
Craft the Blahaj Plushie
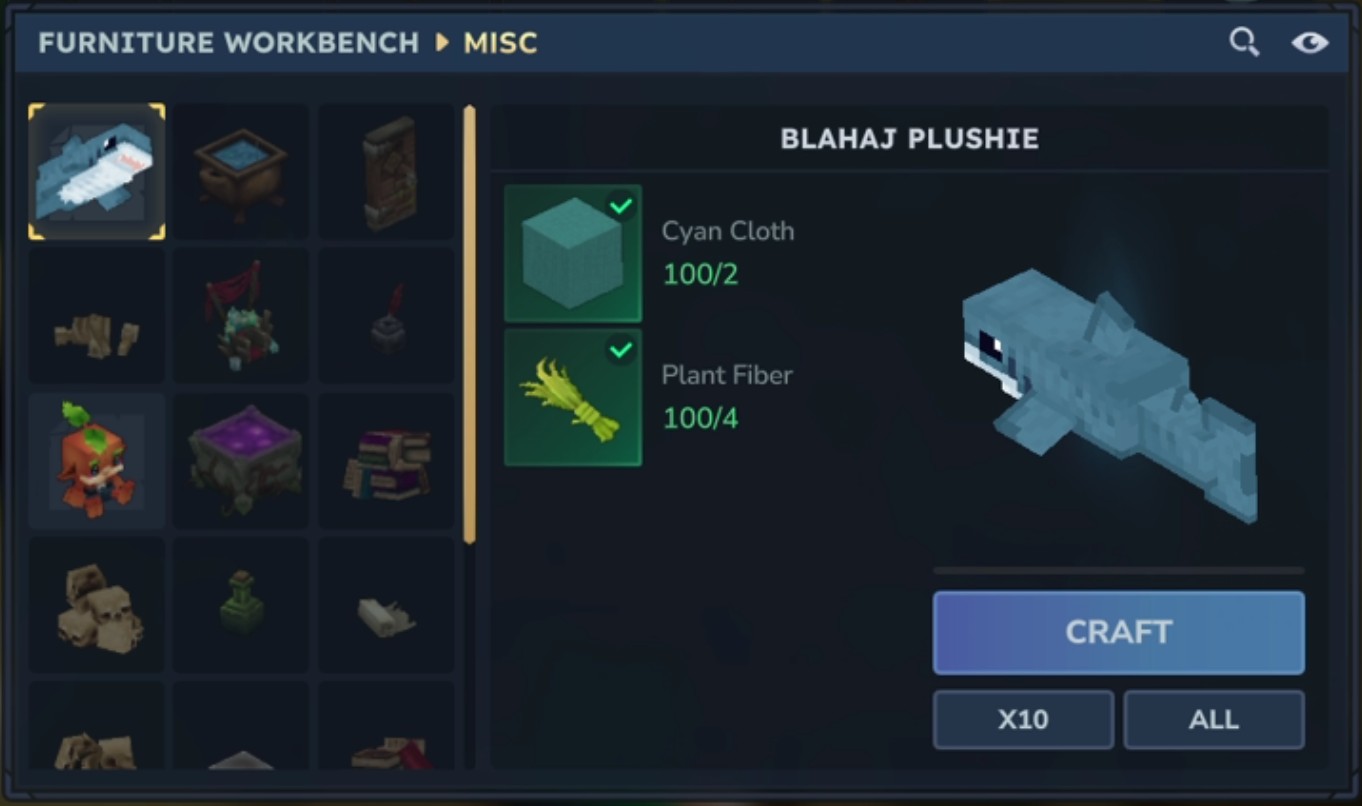coord(1118,632)
